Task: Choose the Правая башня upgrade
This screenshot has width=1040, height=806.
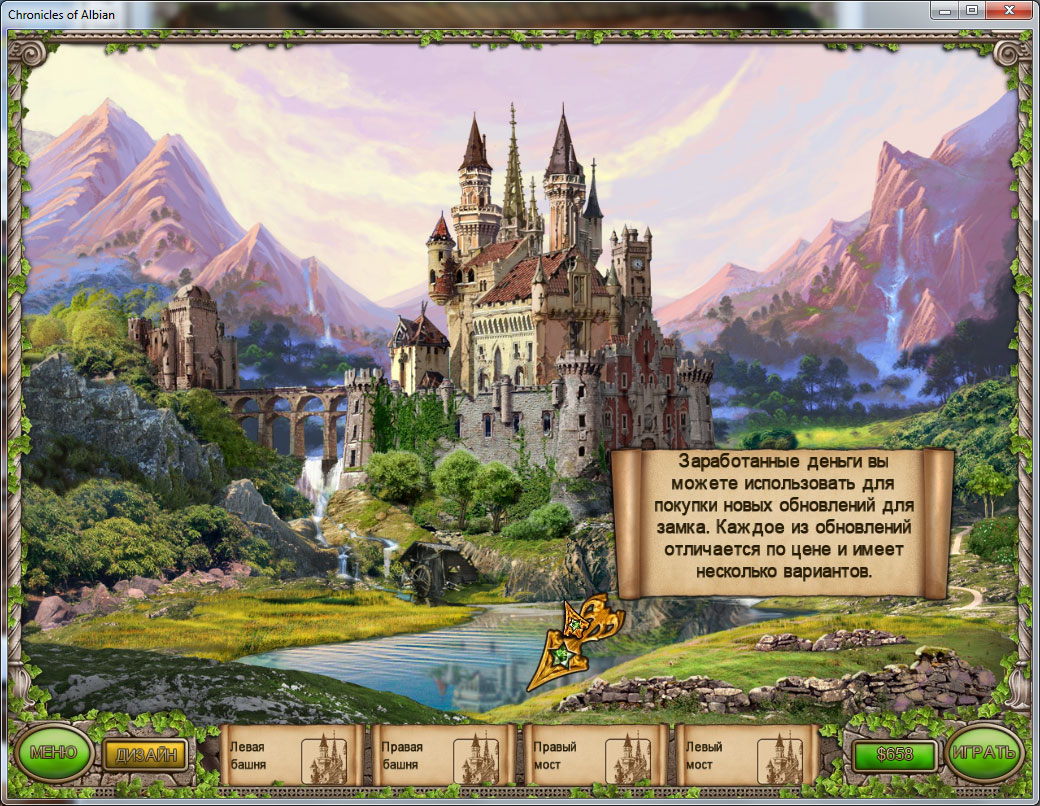Action: click(x=442, y=755)
